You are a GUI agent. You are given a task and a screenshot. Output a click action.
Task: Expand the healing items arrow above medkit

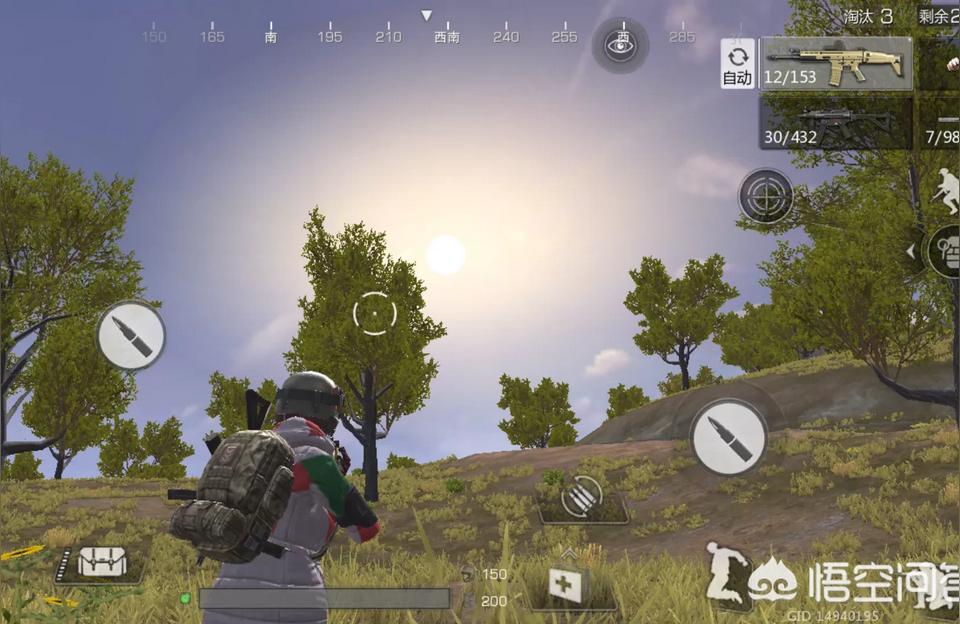pos(568,552)
